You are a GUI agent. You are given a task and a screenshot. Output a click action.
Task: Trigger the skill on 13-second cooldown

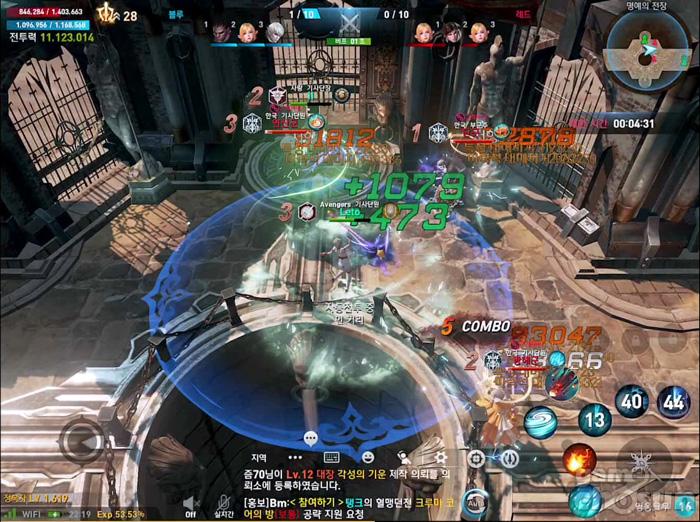click(594, 418)
